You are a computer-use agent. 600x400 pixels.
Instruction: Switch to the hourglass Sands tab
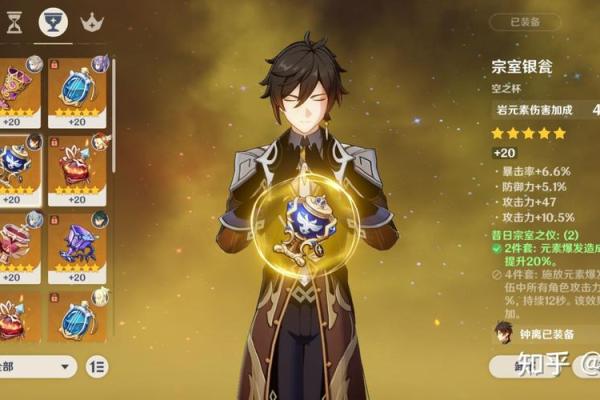click(x=14, y=22)
